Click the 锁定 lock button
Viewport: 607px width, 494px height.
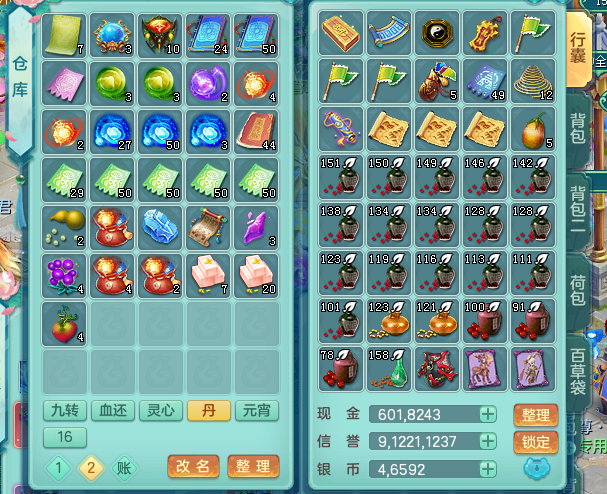pos(535,442)
